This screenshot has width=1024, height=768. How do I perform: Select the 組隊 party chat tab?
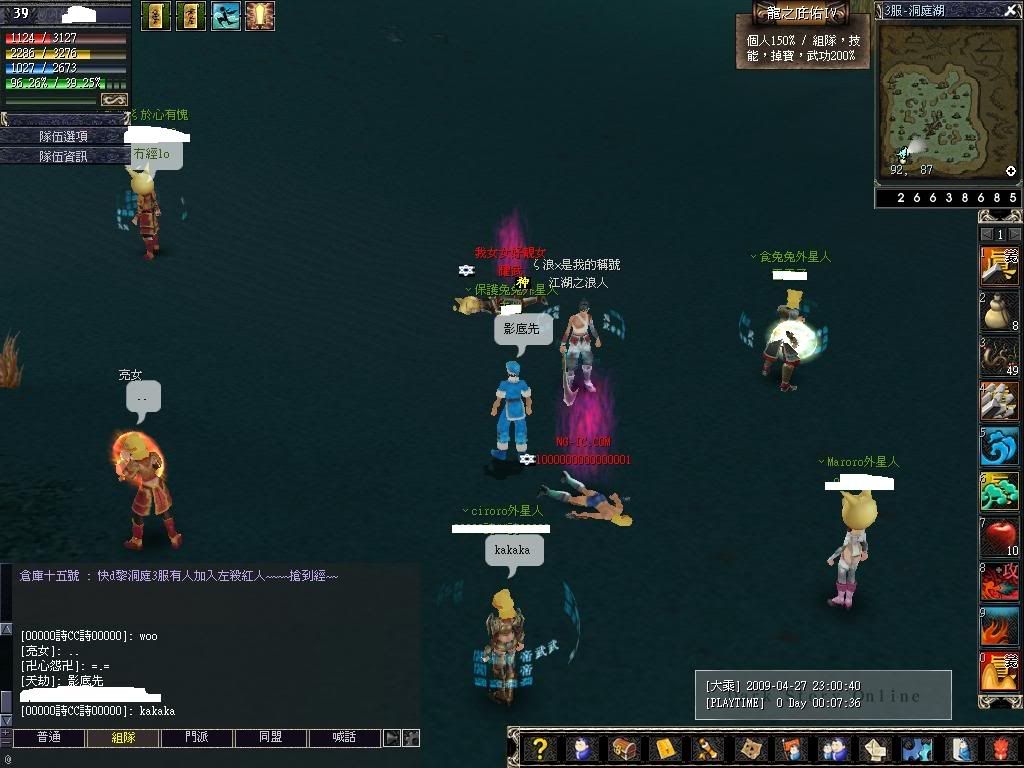pos(121,738)
